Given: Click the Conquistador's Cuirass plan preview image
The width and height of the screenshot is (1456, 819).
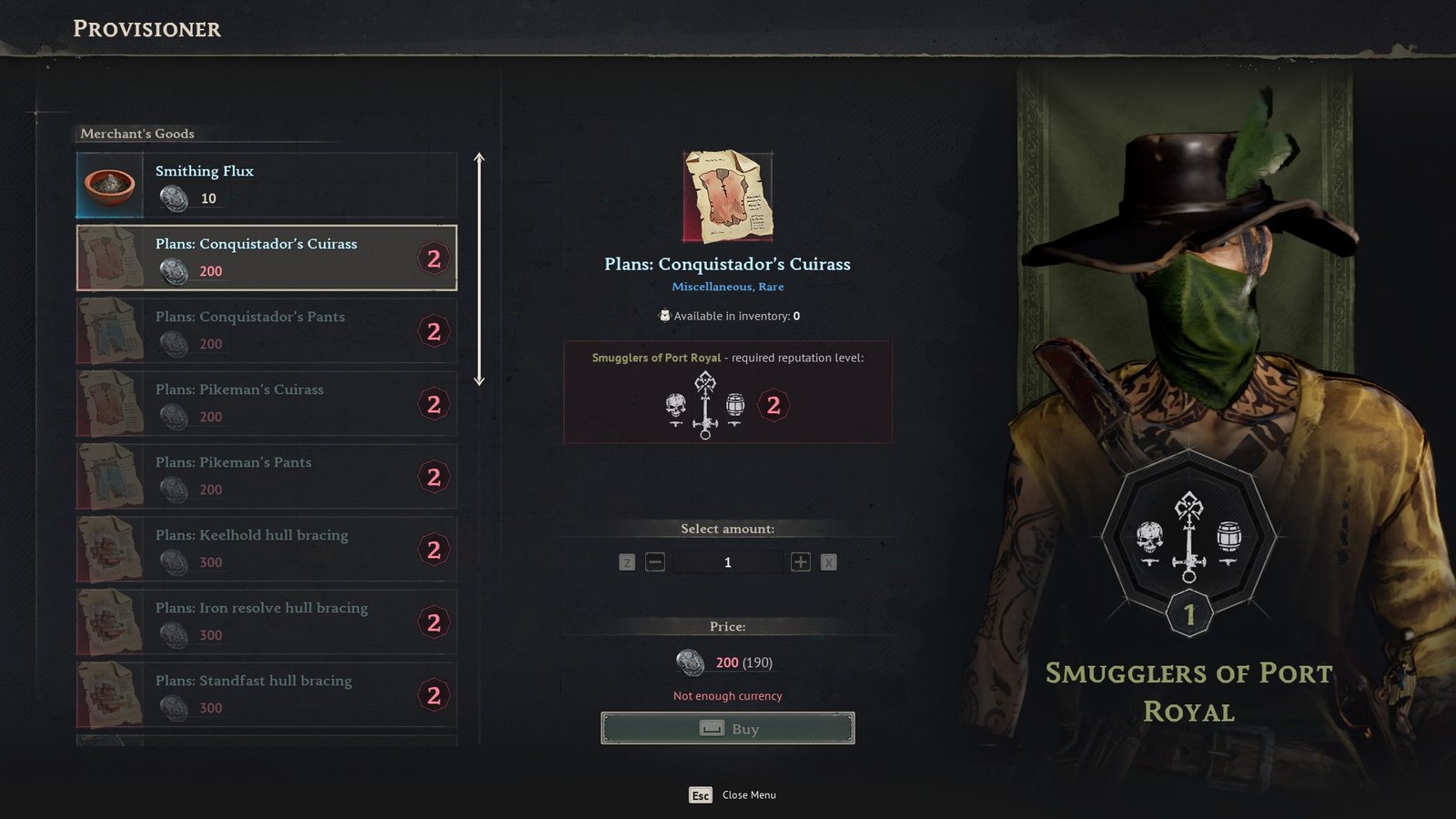Looking at the screenshot, I should (x=727, y=197).
